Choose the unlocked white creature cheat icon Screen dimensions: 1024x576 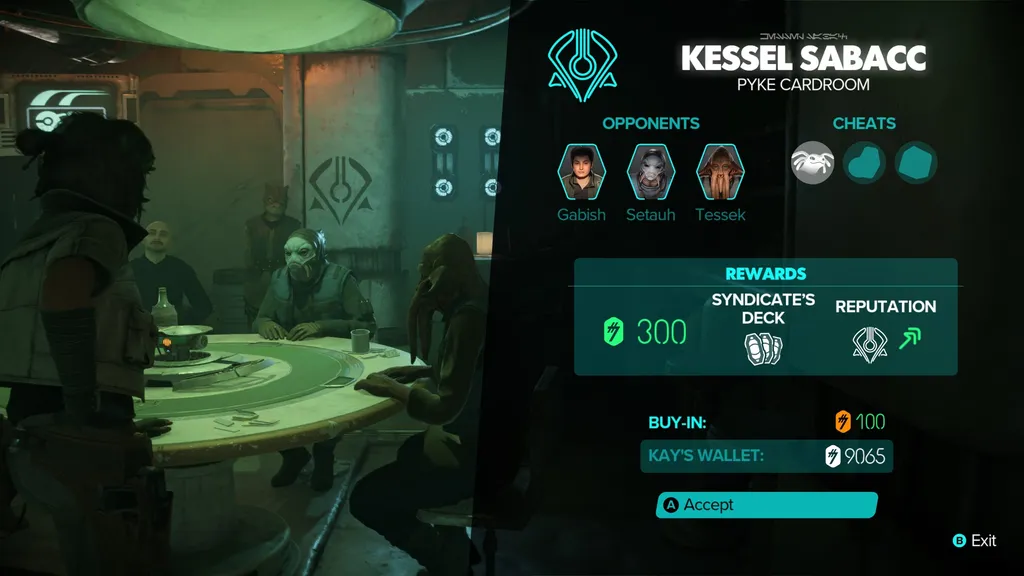pos(813,162)
